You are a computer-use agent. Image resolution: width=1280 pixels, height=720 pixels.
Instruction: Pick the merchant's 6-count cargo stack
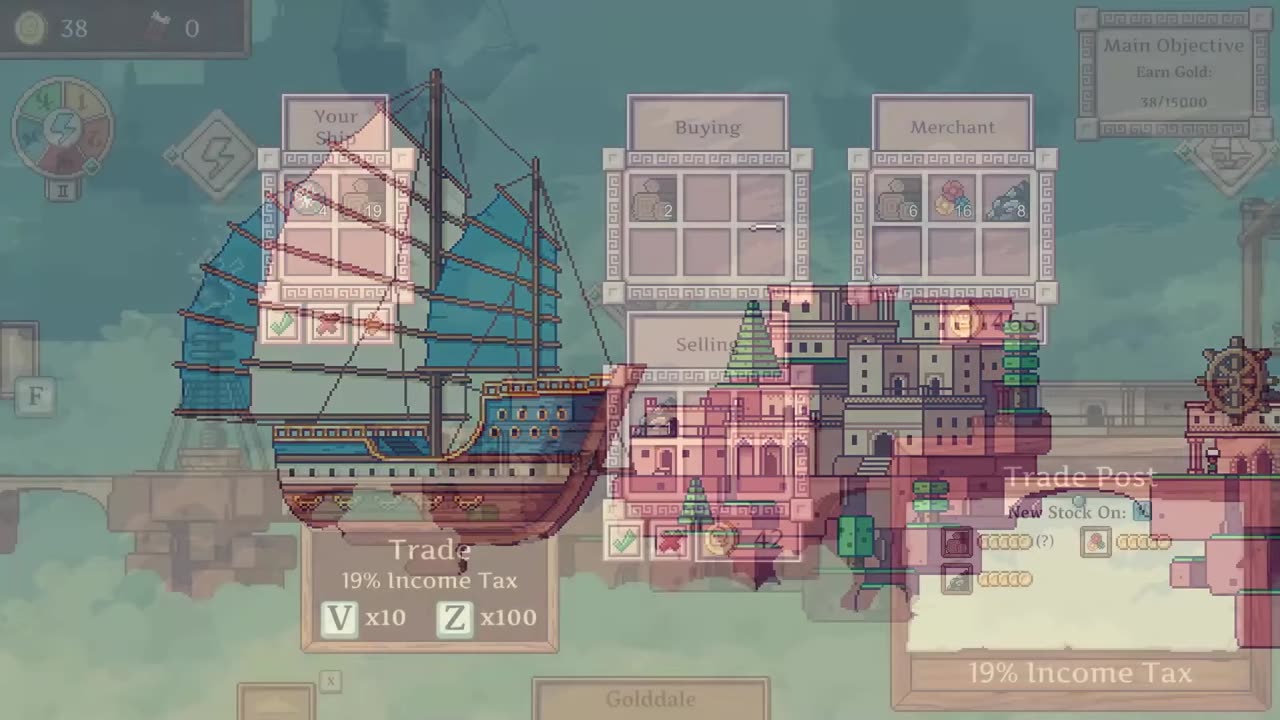[x=897, y=198]
